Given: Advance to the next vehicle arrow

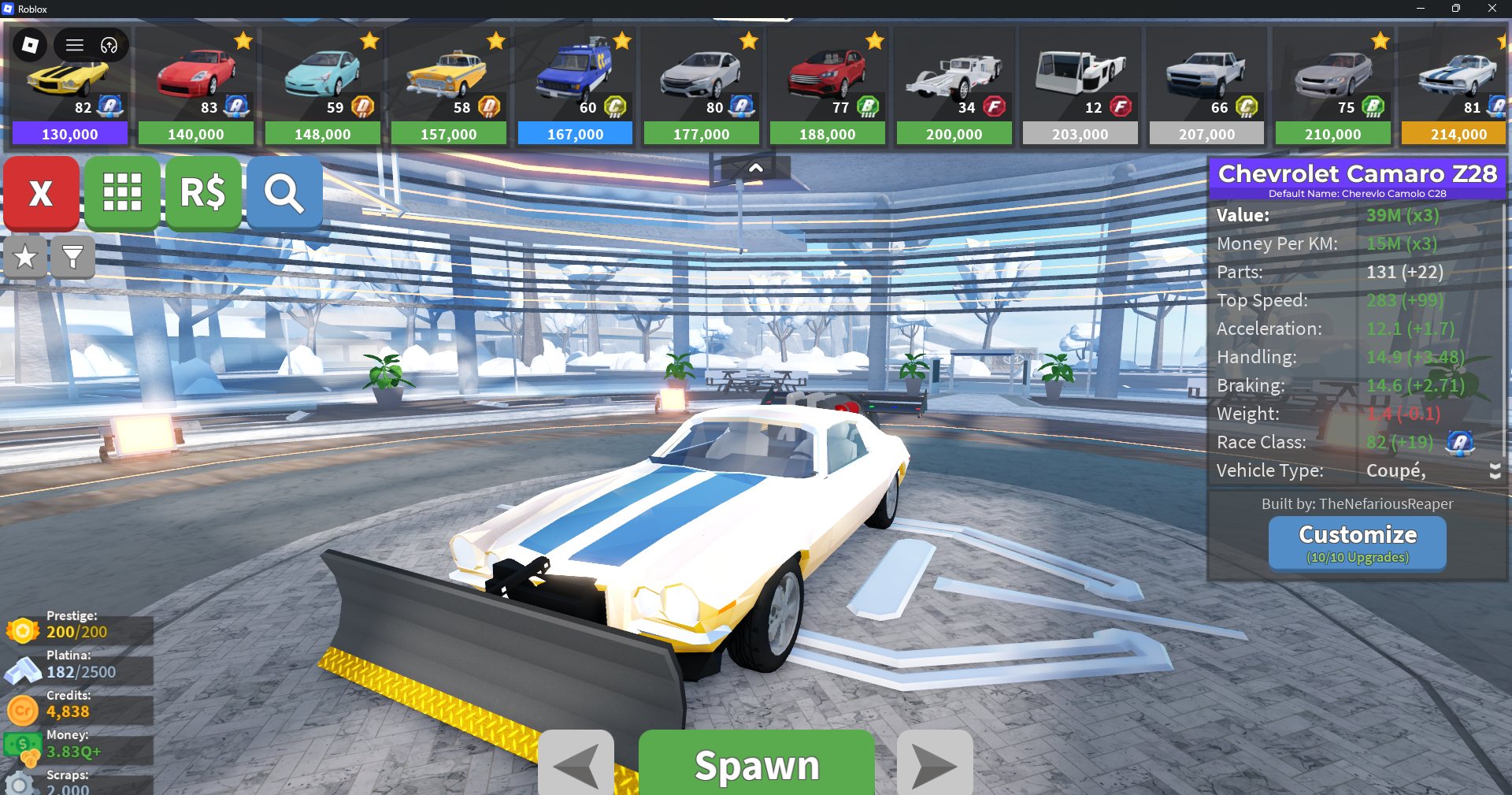Looking at the screenshot, I should click(934, 764).
